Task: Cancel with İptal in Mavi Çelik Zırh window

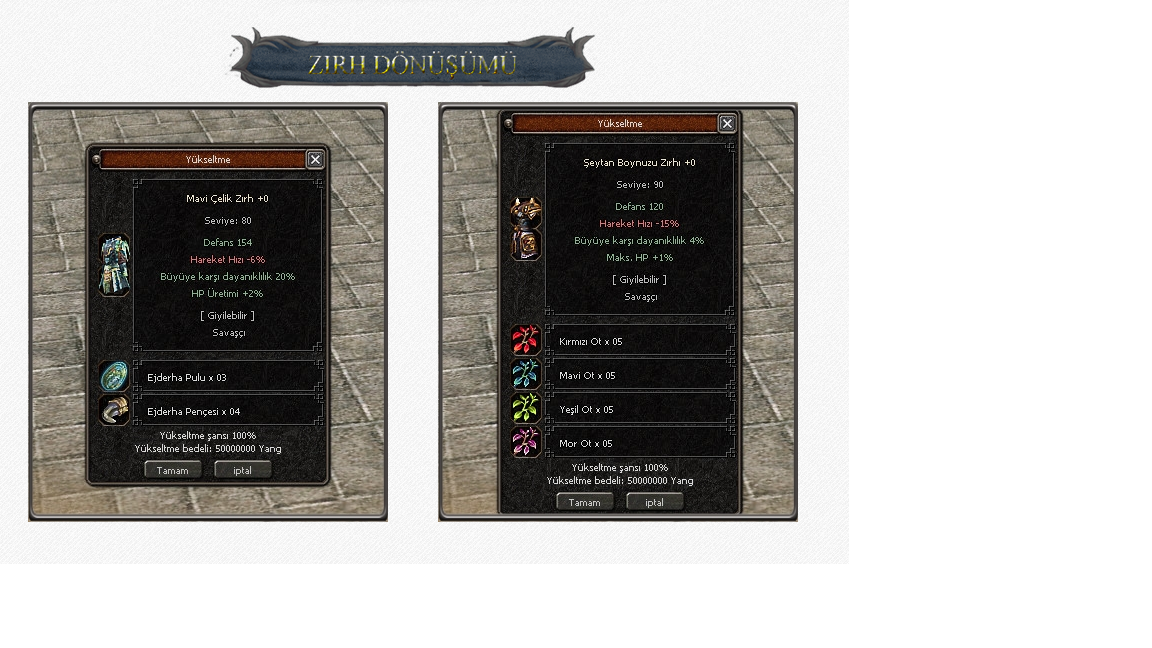Action: click(243, 470)
